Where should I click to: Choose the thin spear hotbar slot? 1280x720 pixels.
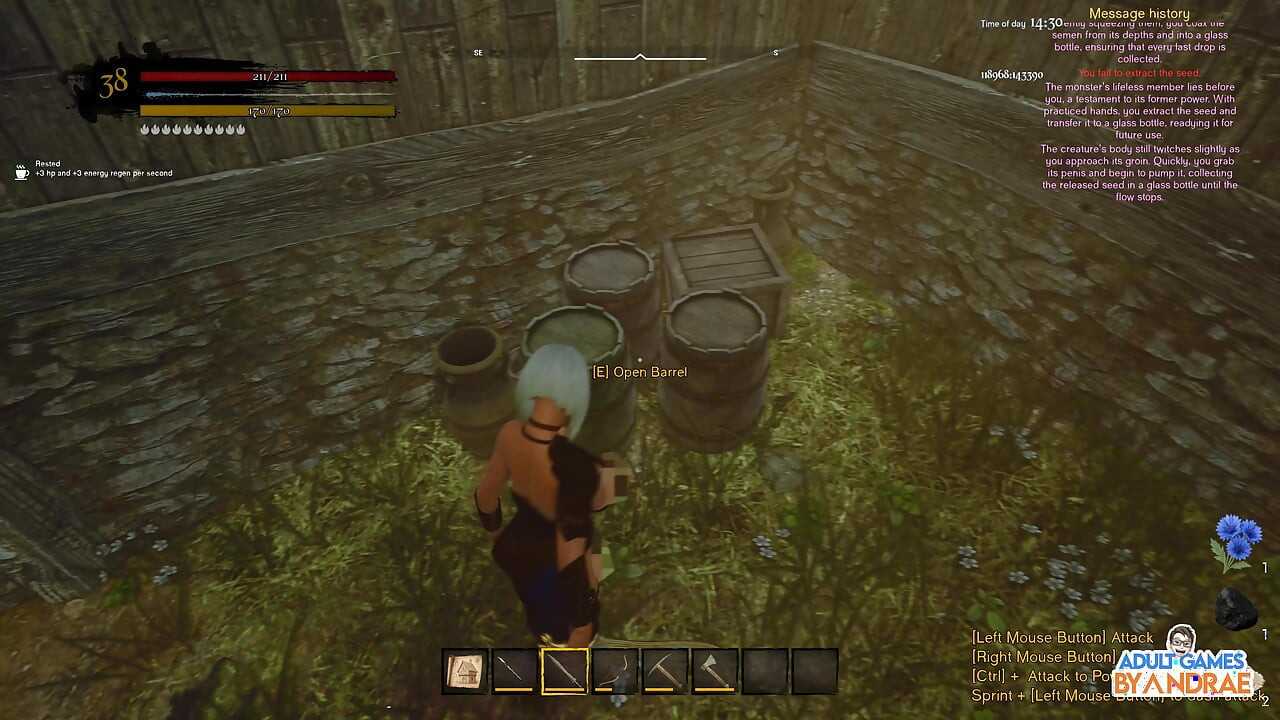point(515,671)
